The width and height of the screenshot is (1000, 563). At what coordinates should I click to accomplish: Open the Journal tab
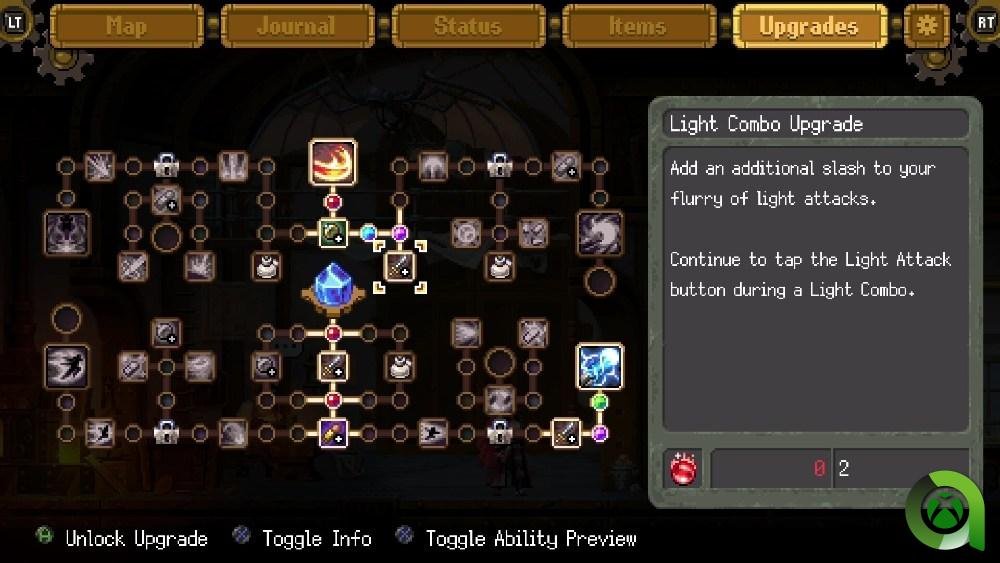pos(297,26)
